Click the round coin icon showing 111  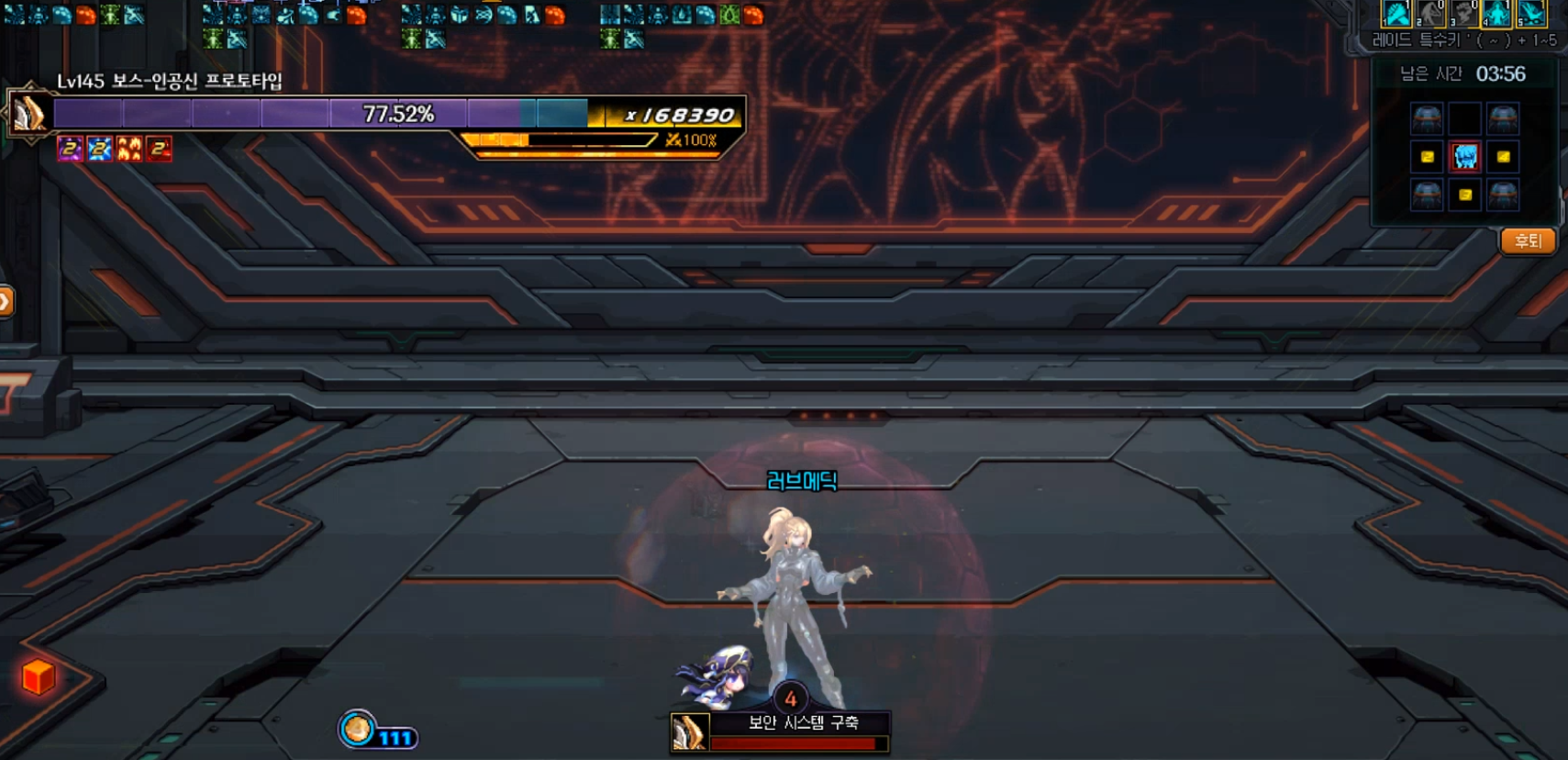pos(357,731)
